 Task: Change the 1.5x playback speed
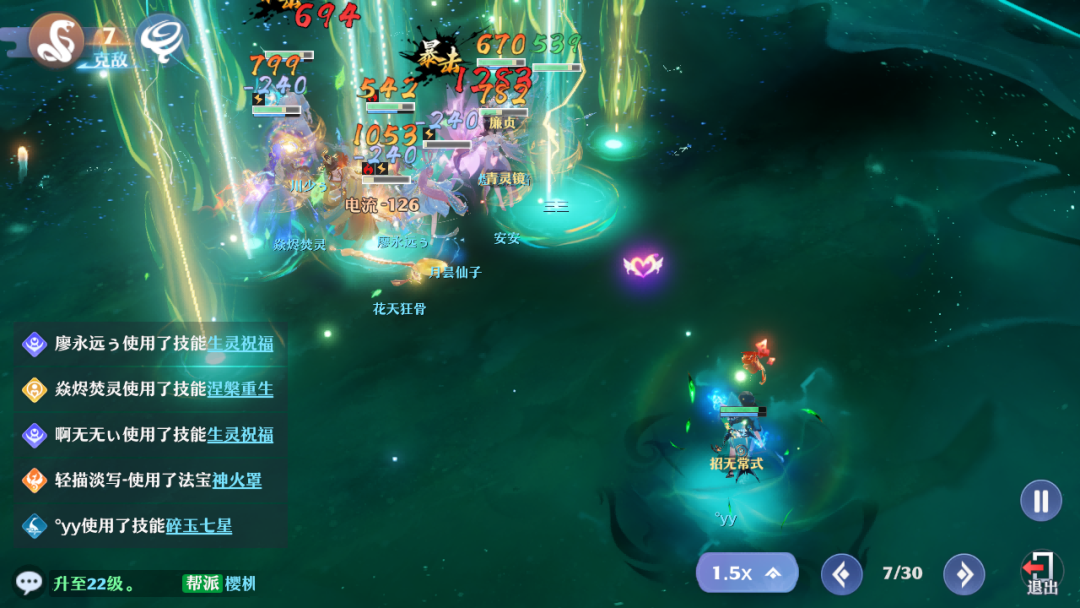click(x=746, y=573)
